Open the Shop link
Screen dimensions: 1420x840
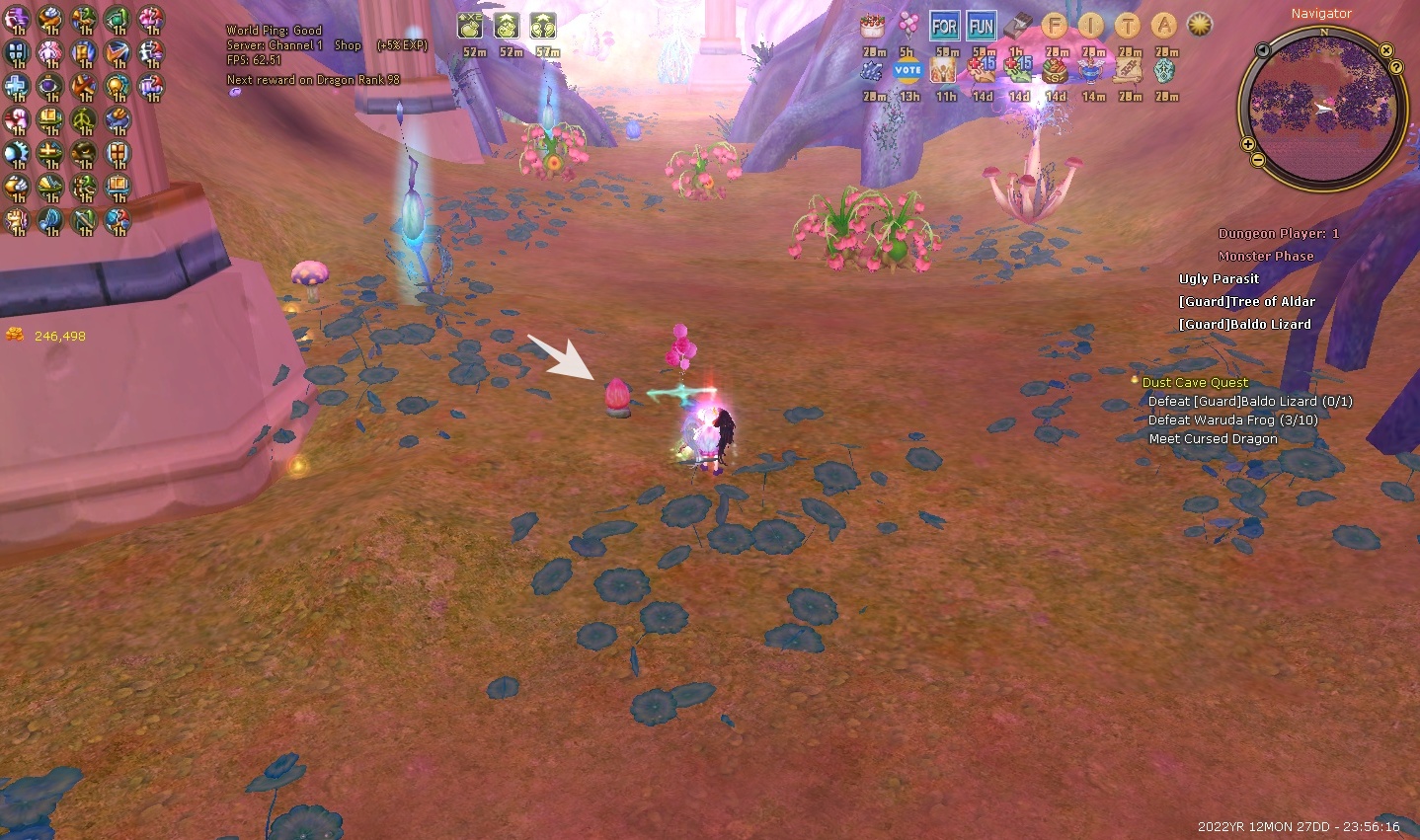(348, 45)
